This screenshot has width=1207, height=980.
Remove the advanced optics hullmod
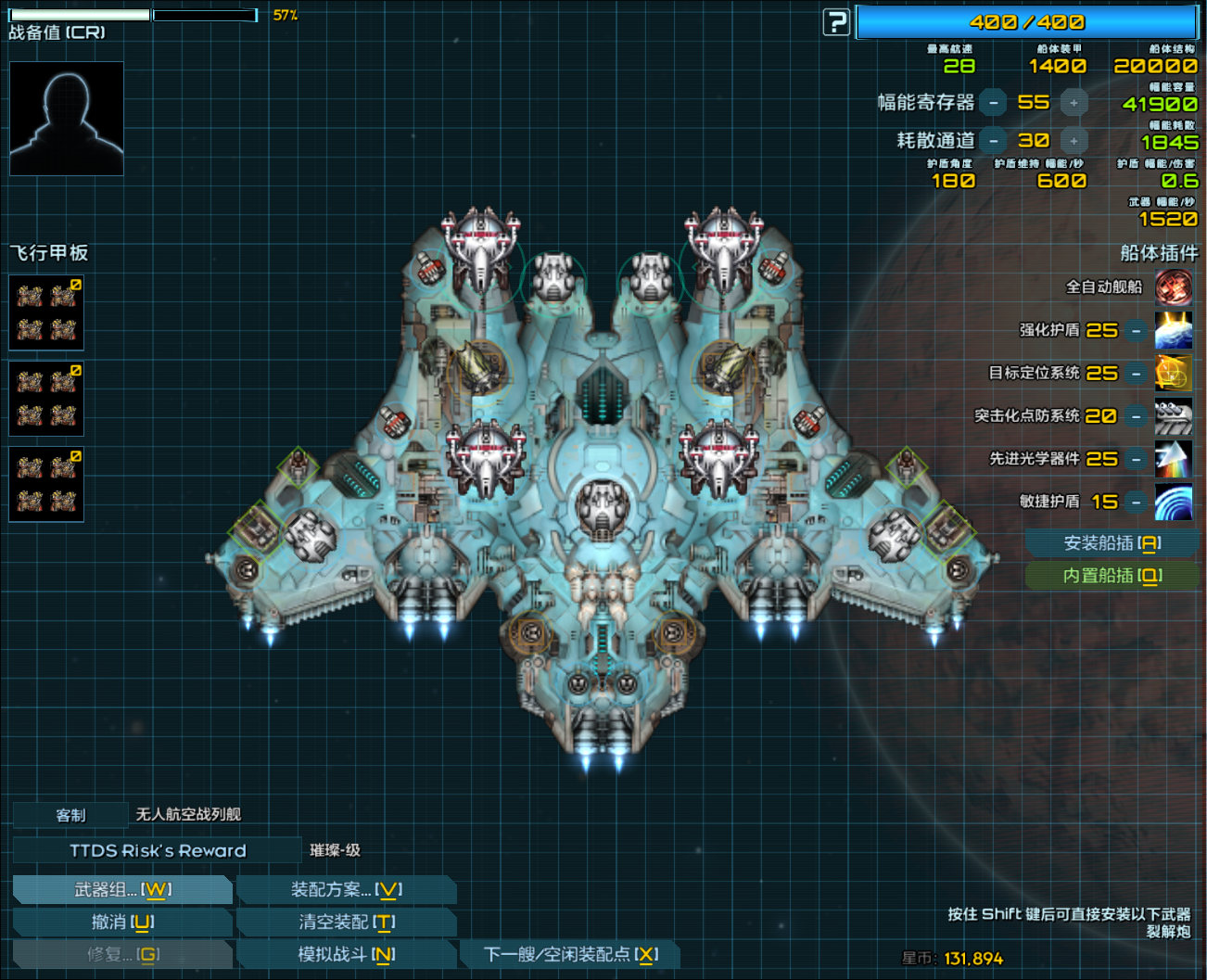(1136, 459)
